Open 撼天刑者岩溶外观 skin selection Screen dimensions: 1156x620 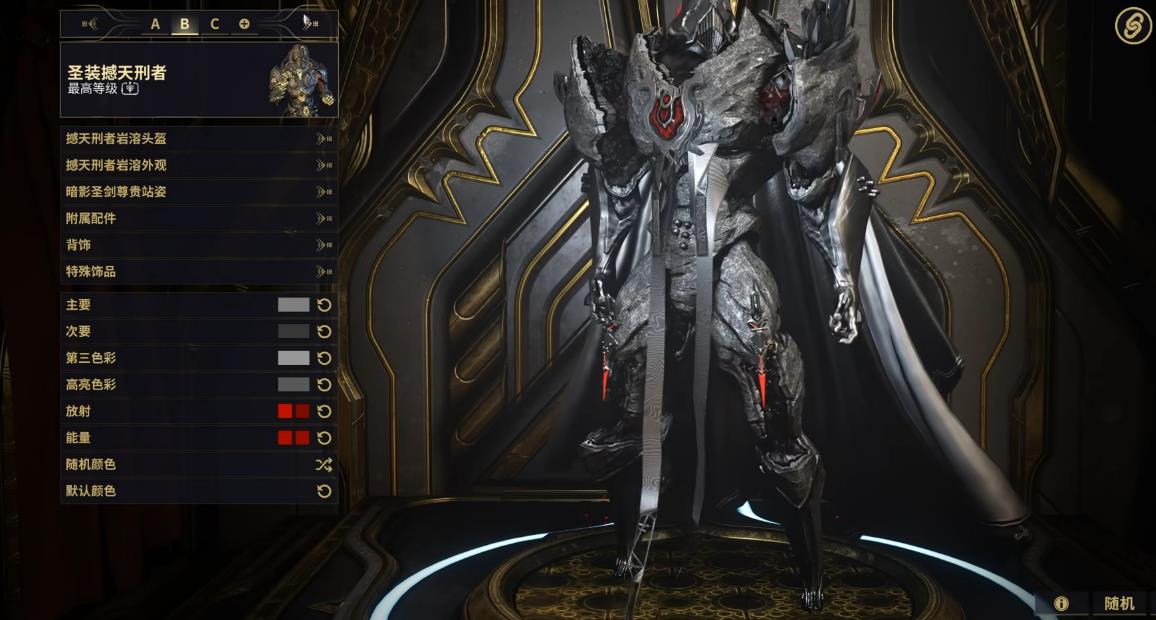coord(198,165)
